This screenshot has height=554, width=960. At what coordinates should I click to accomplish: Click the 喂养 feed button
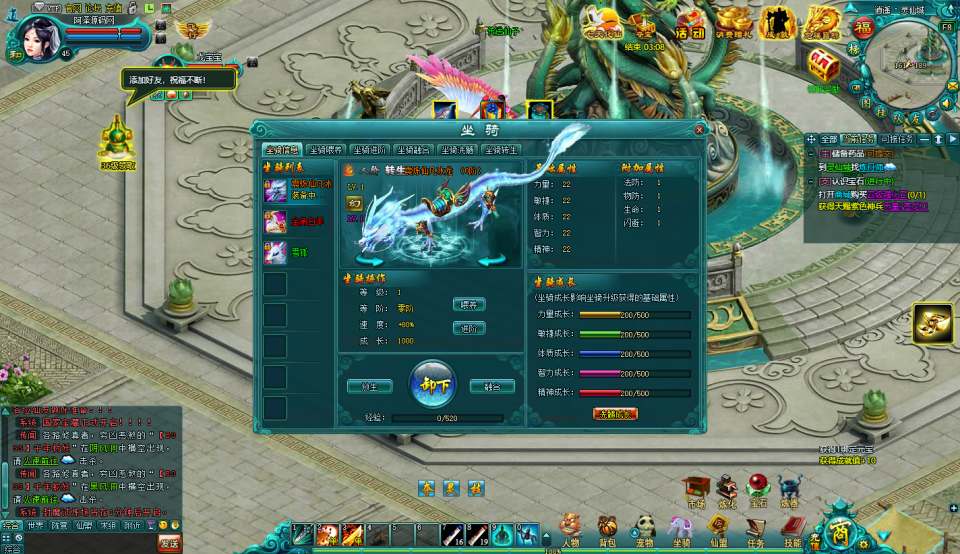pyautogui.click(x=469, y=304)
